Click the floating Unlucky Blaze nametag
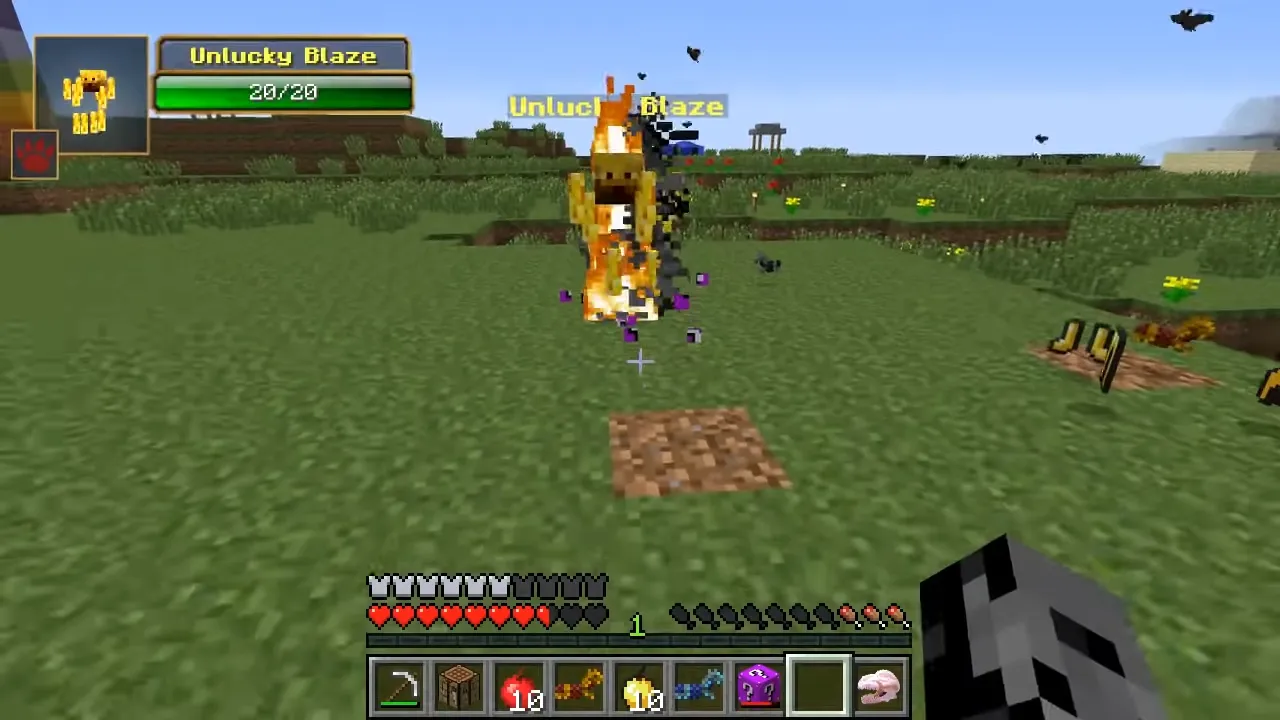The height and width of the screenshot is (720, 1280). [x=615, y=106]
